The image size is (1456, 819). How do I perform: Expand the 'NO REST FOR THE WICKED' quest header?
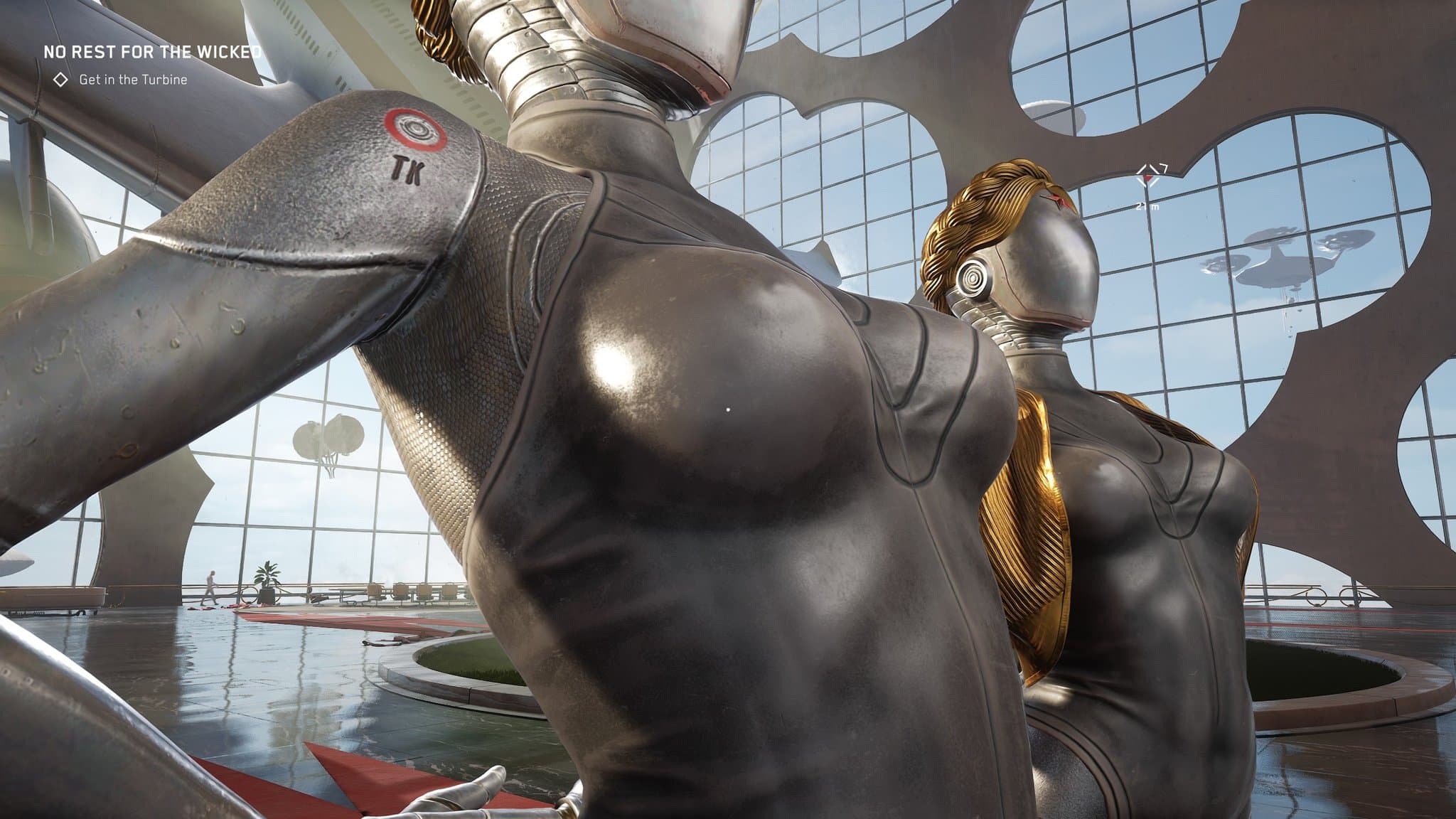[151, 51]
